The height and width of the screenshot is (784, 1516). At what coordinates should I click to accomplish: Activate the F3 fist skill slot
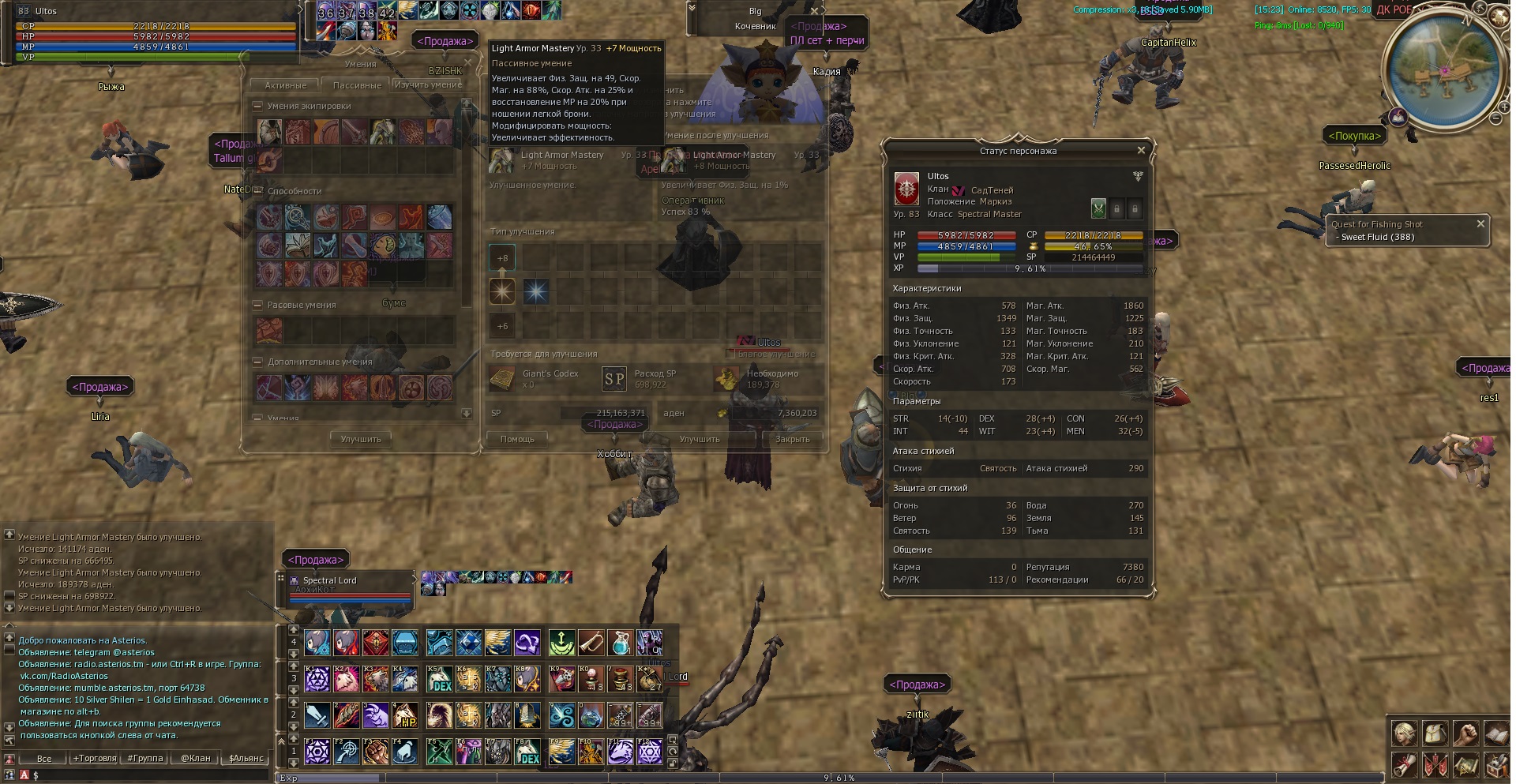click(x=376, y=751)
